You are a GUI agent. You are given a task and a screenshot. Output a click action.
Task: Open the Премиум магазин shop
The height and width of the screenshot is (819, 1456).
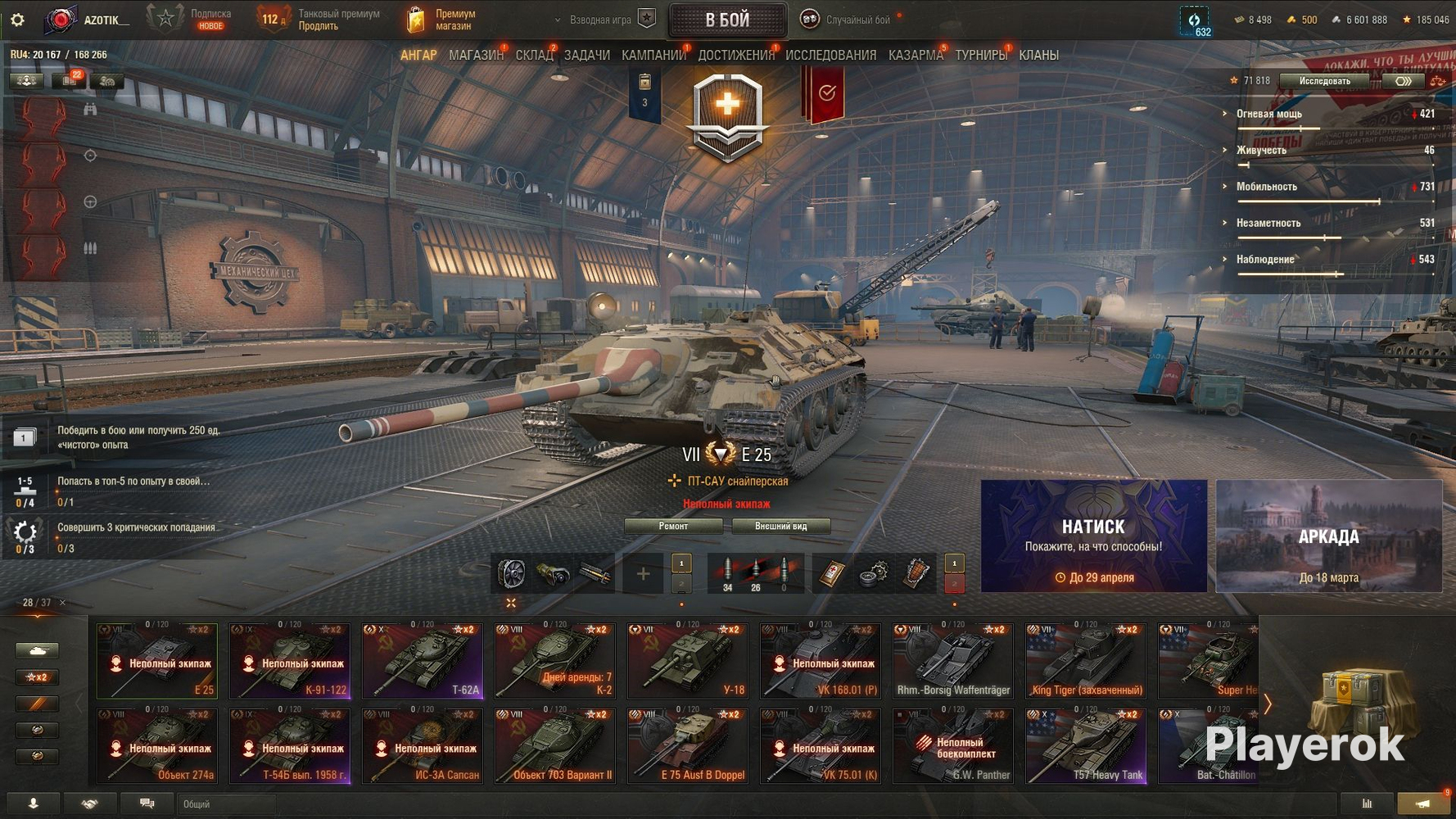[x=442, y=20]
